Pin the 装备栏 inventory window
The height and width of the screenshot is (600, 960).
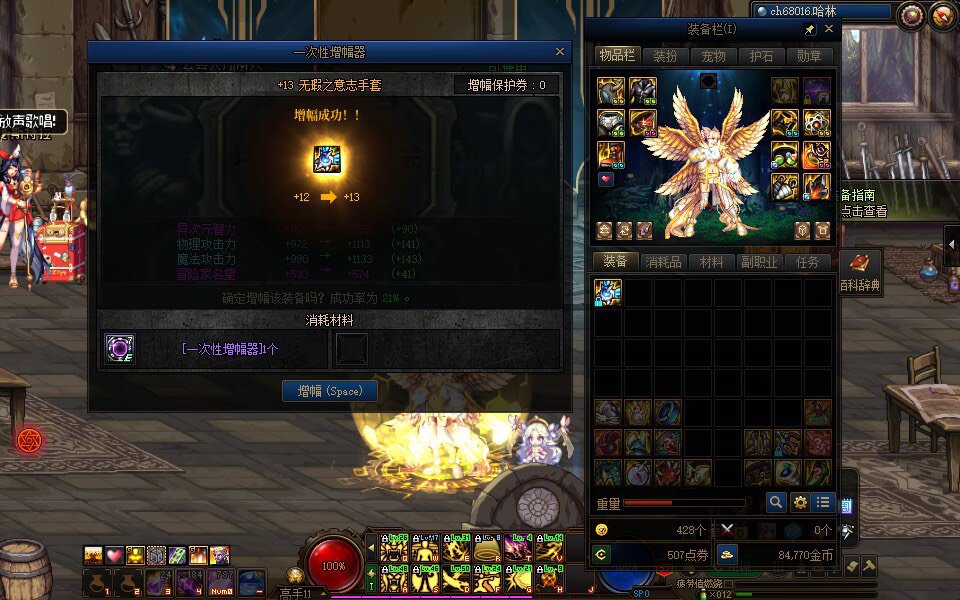coord(810,29)
